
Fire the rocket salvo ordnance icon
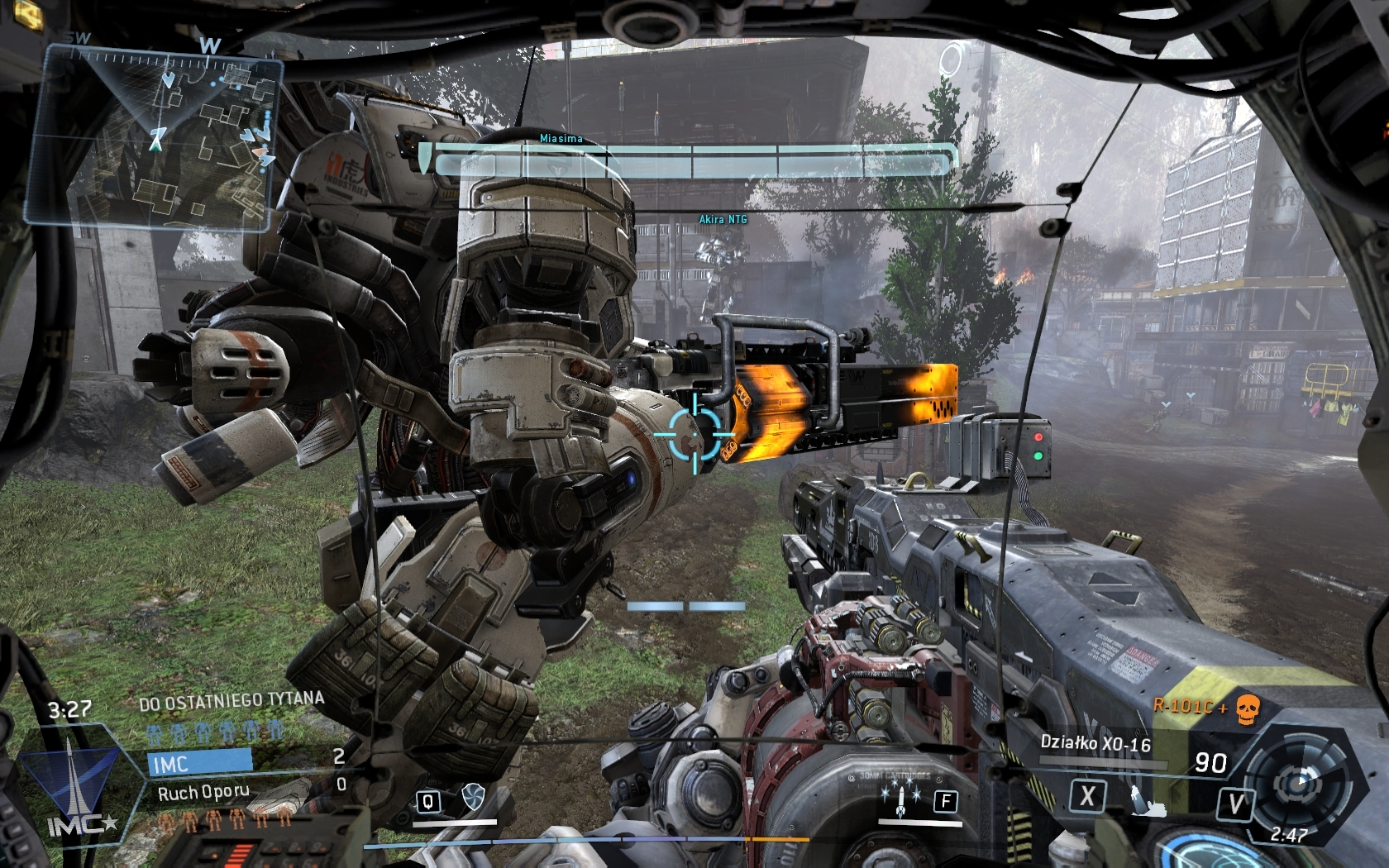(x=900, y=799)
